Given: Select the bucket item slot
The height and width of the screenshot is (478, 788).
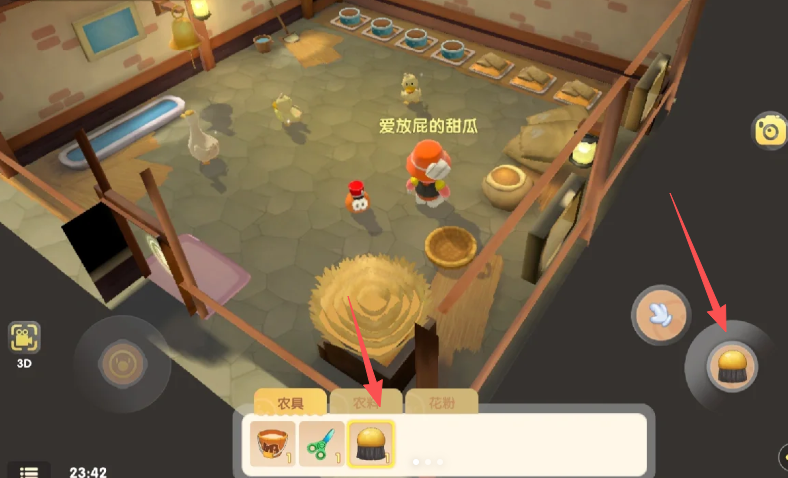Looking at the screenshot, I should pos(272,444).
